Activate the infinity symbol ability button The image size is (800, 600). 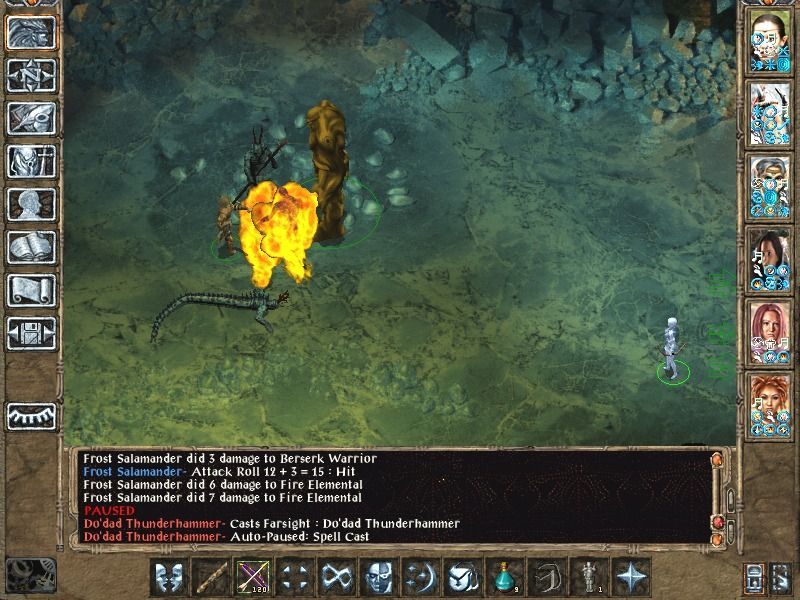point(334,577)
